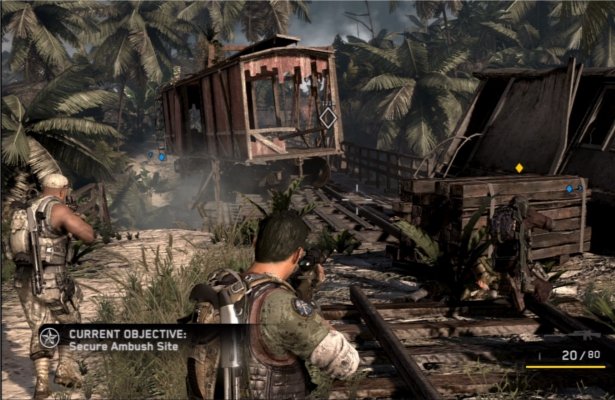Click the star emblem beside Current Objective

[50, 337]
